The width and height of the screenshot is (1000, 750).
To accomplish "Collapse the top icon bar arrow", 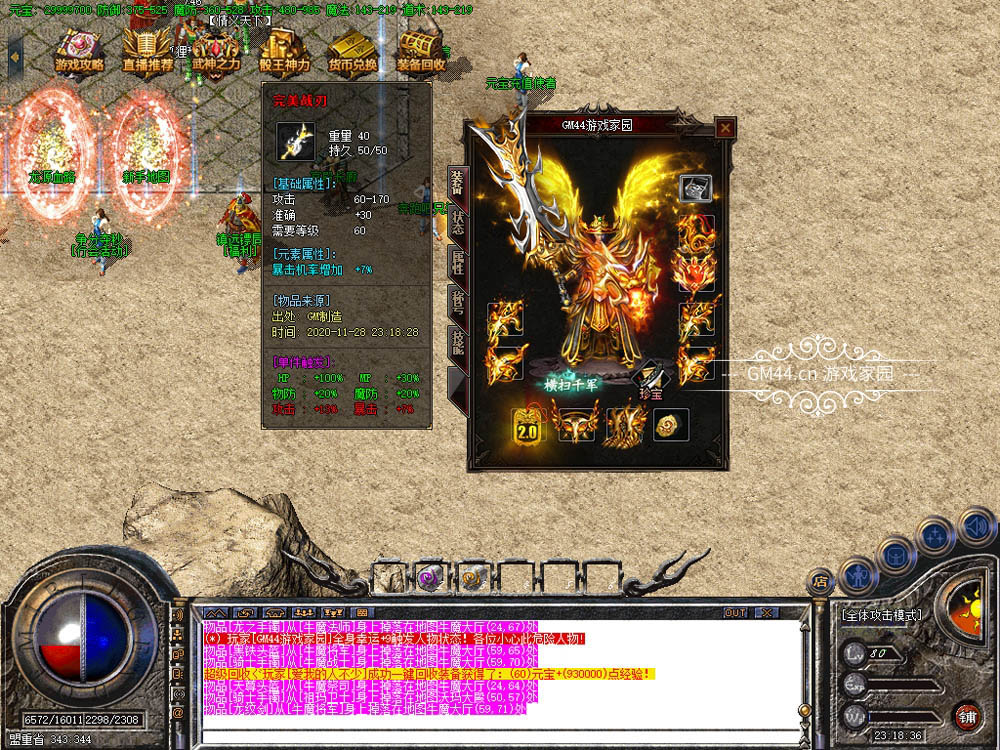I will 14,54.
